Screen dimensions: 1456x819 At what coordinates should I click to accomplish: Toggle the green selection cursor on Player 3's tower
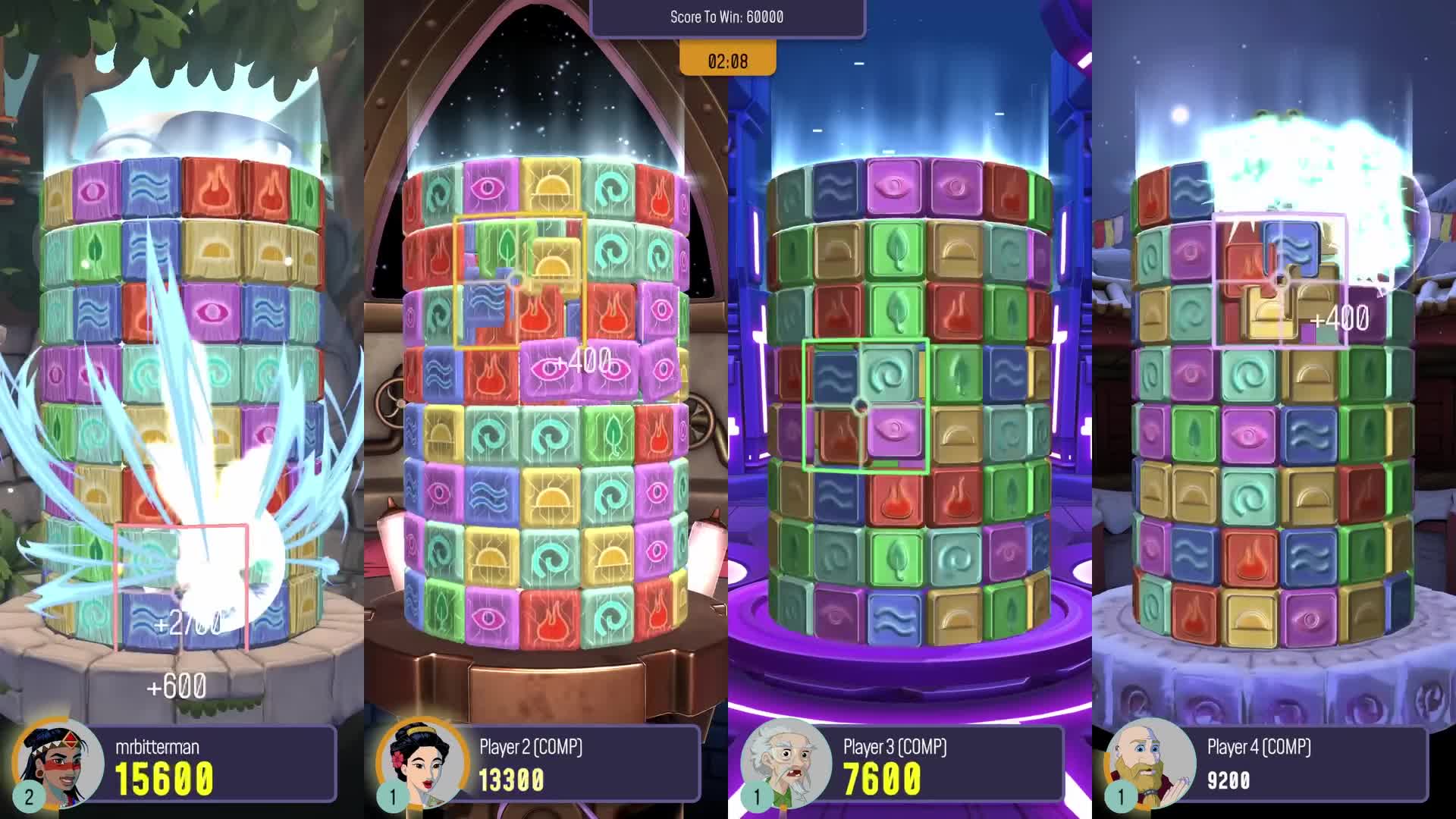tap(864, 406)
